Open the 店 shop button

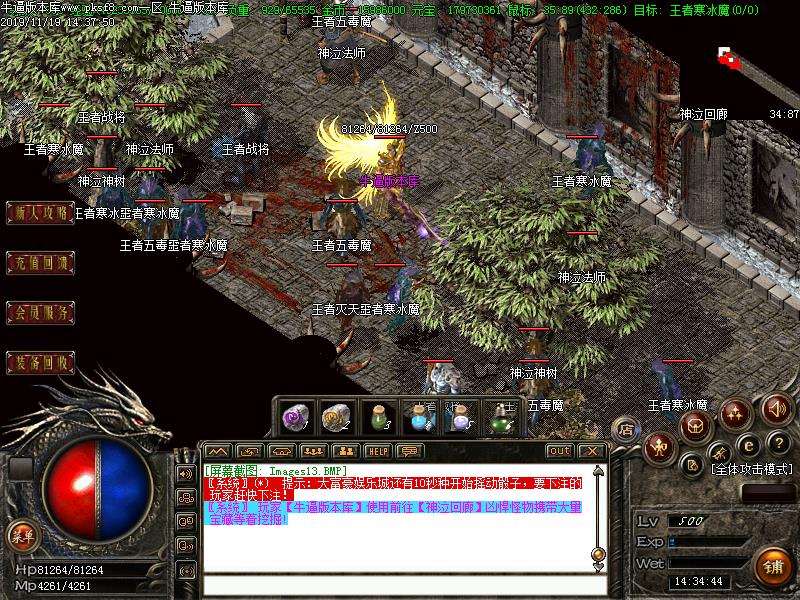coord(625,427)
